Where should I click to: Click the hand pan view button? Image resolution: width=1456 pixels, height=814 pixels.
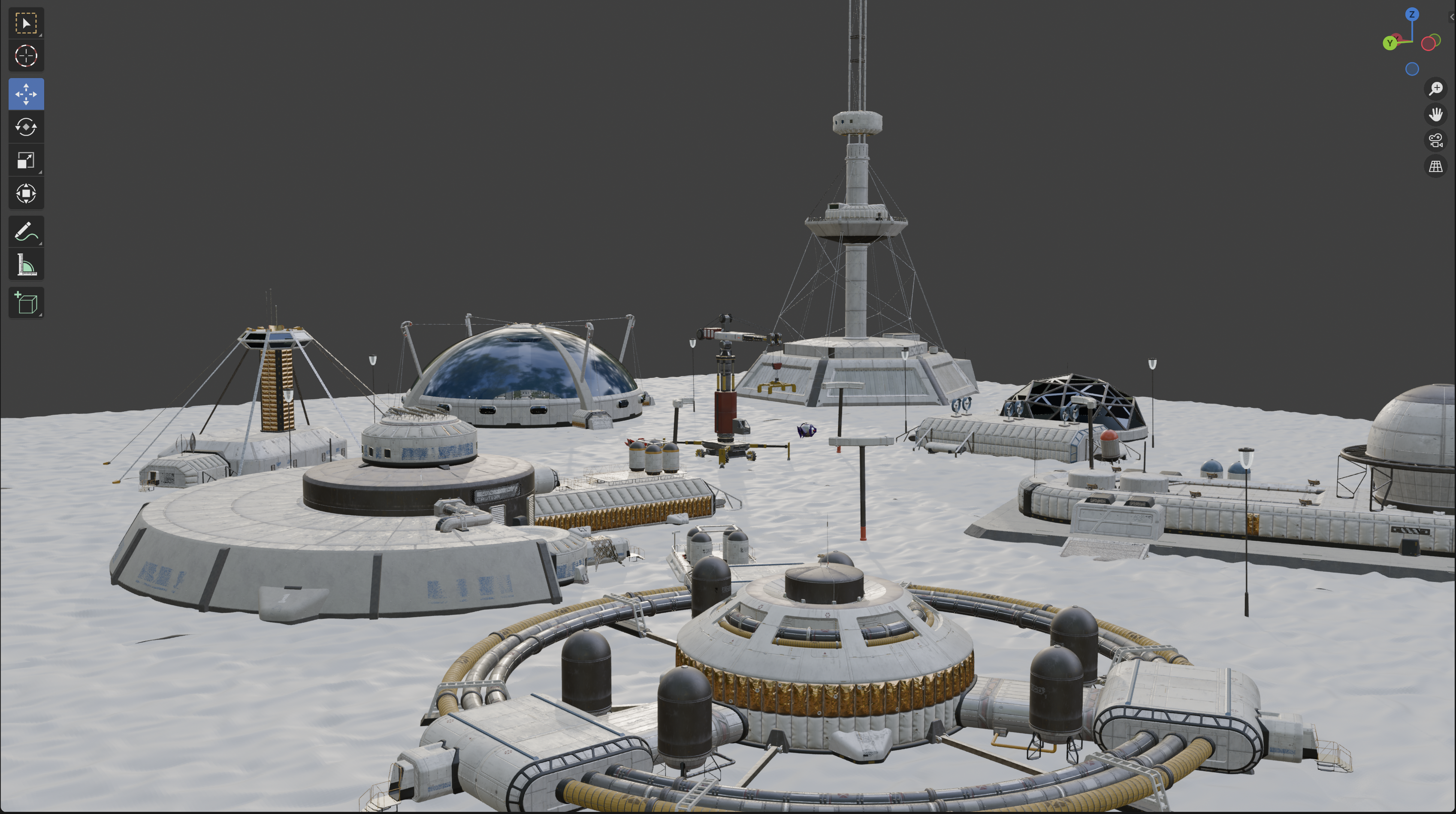pos(1436,115)
